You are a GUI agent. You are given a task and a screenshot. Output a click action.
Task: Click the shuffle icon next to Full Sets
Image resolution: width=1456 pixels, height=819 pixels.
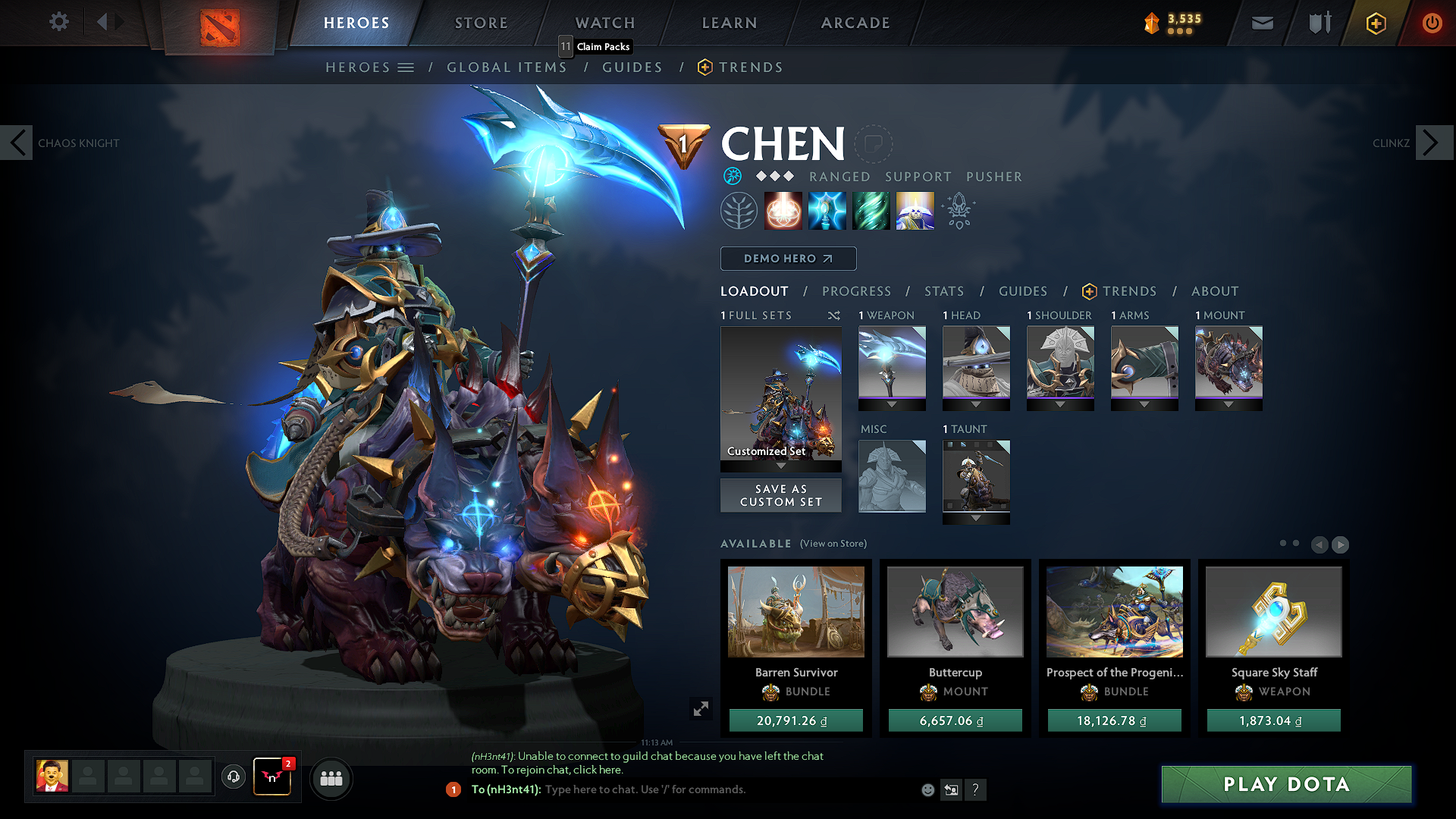(833, 315)
